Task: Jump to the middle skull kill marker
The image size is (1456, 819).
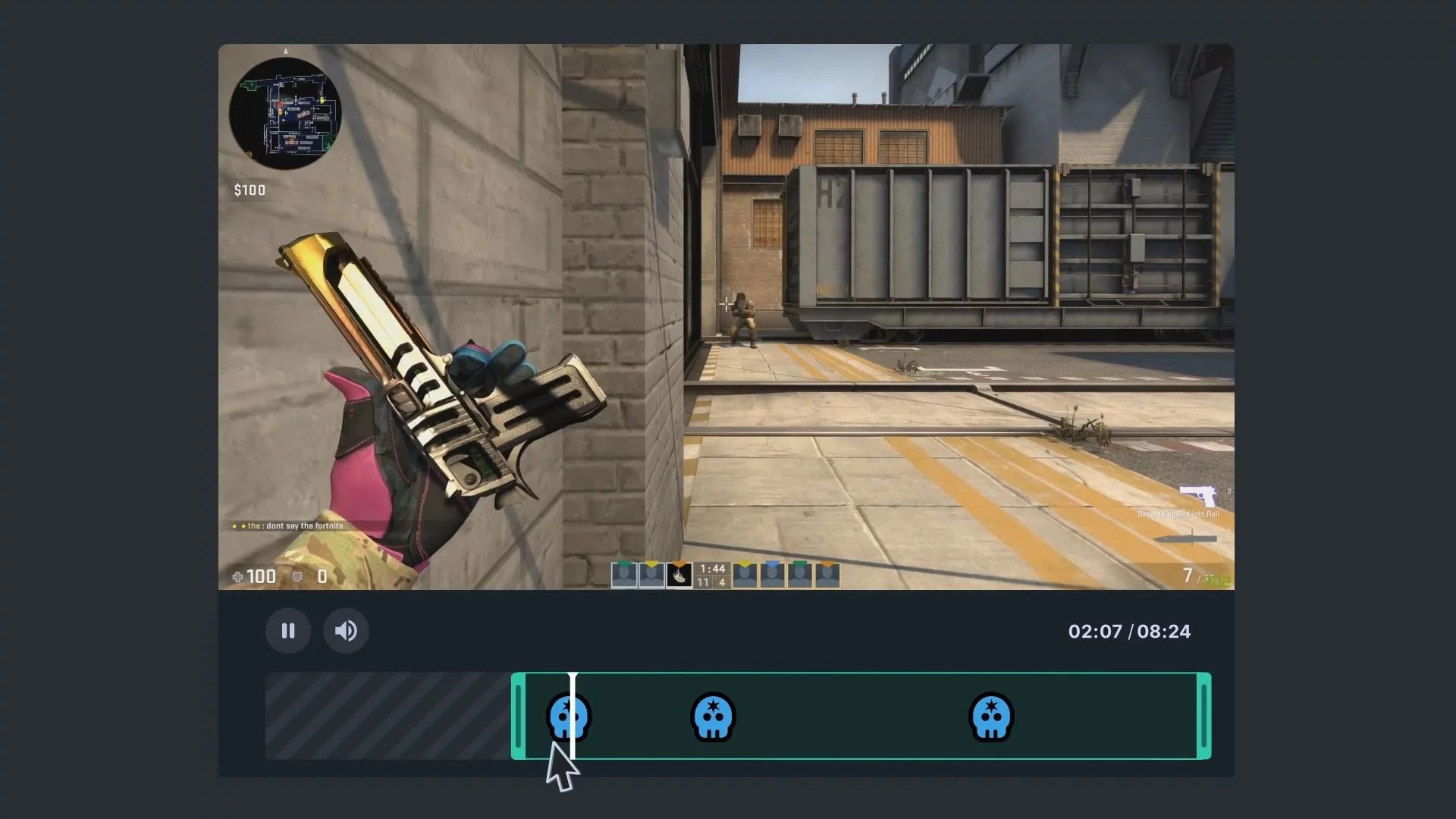Action: 713,716
